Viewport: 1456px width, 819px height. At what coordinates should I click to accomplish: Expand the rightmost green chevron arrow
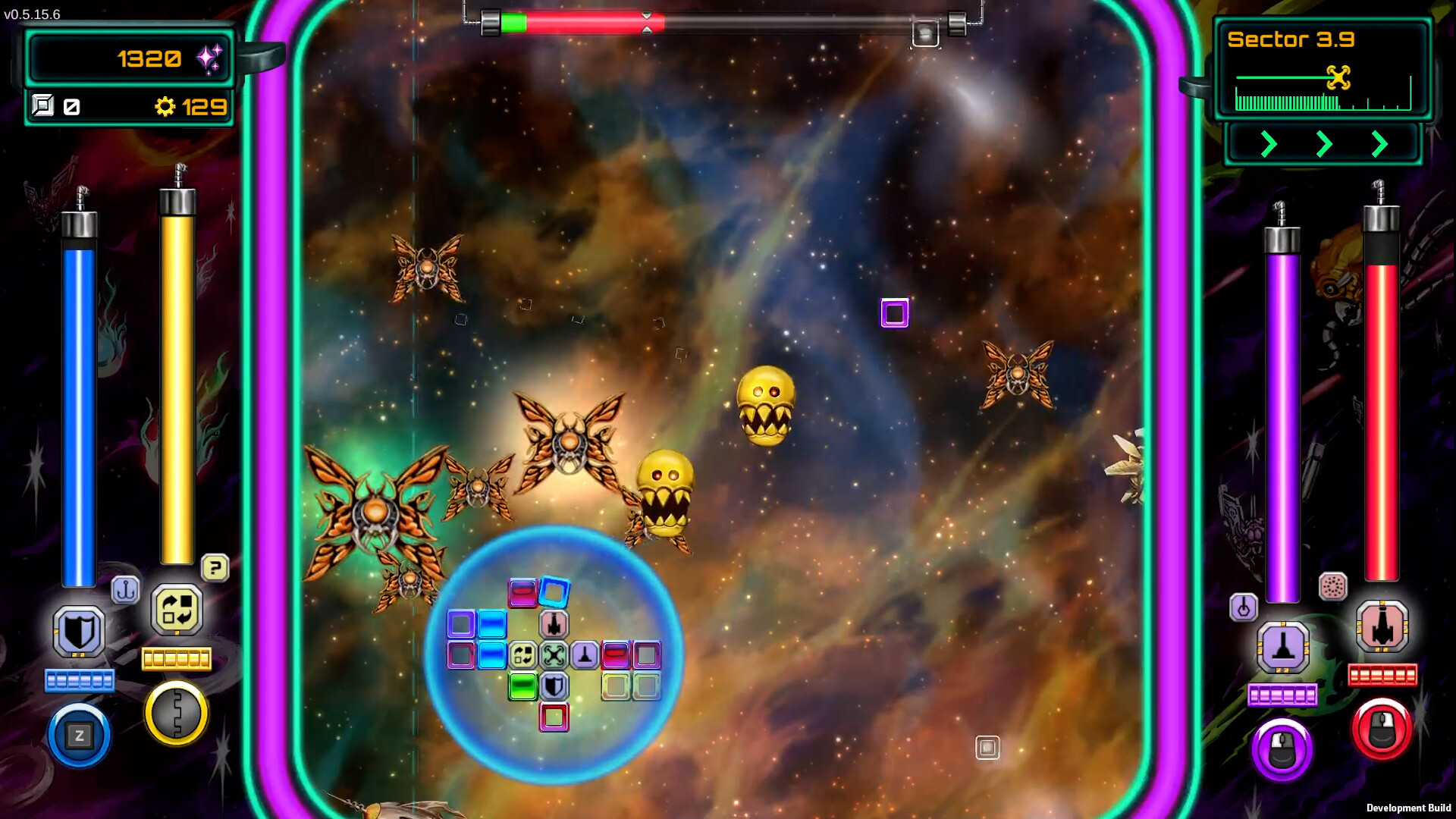coord(1380,144)
